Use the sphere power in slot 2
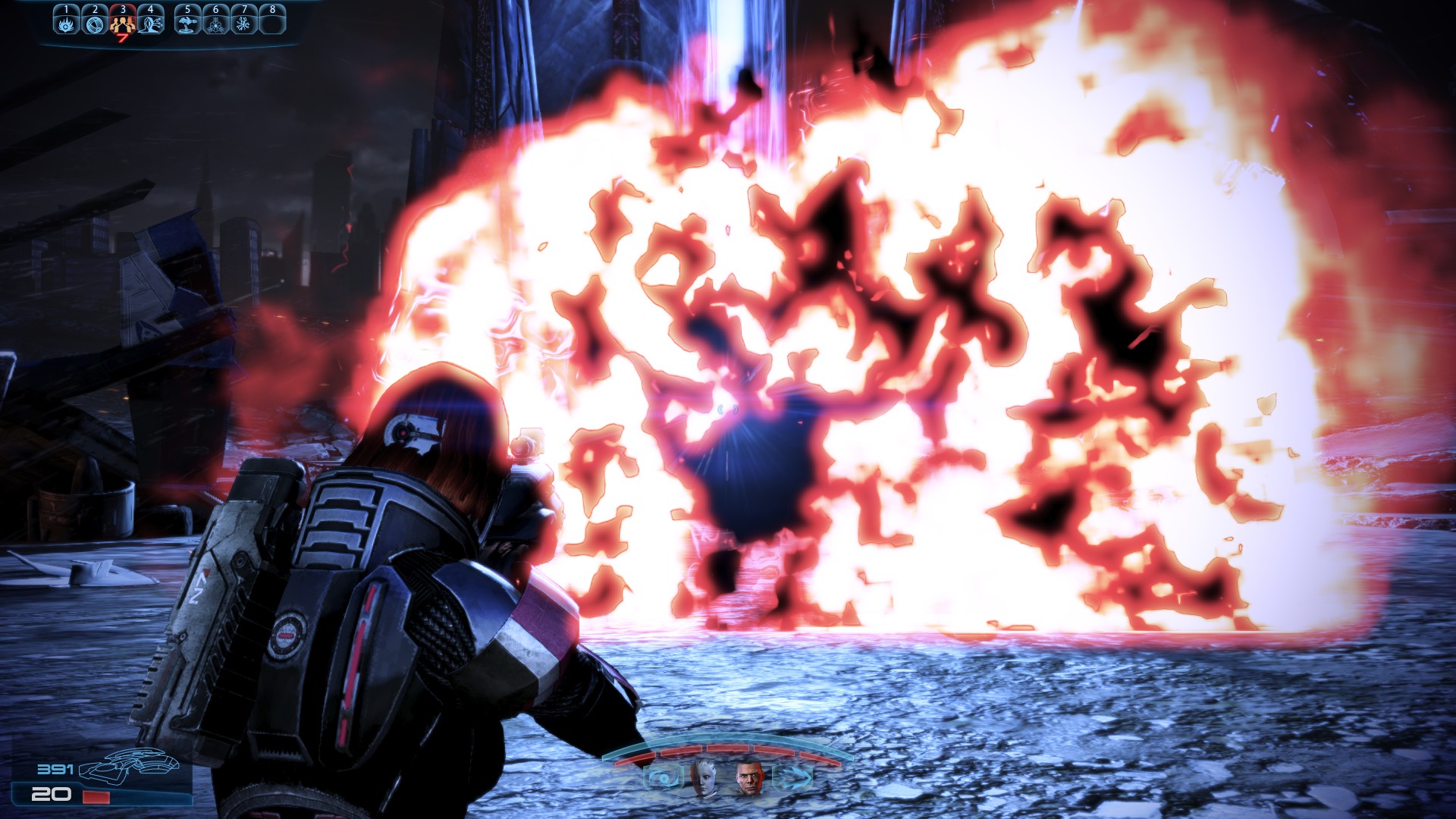The image size is (1456, 819). [x=94, y=24]
